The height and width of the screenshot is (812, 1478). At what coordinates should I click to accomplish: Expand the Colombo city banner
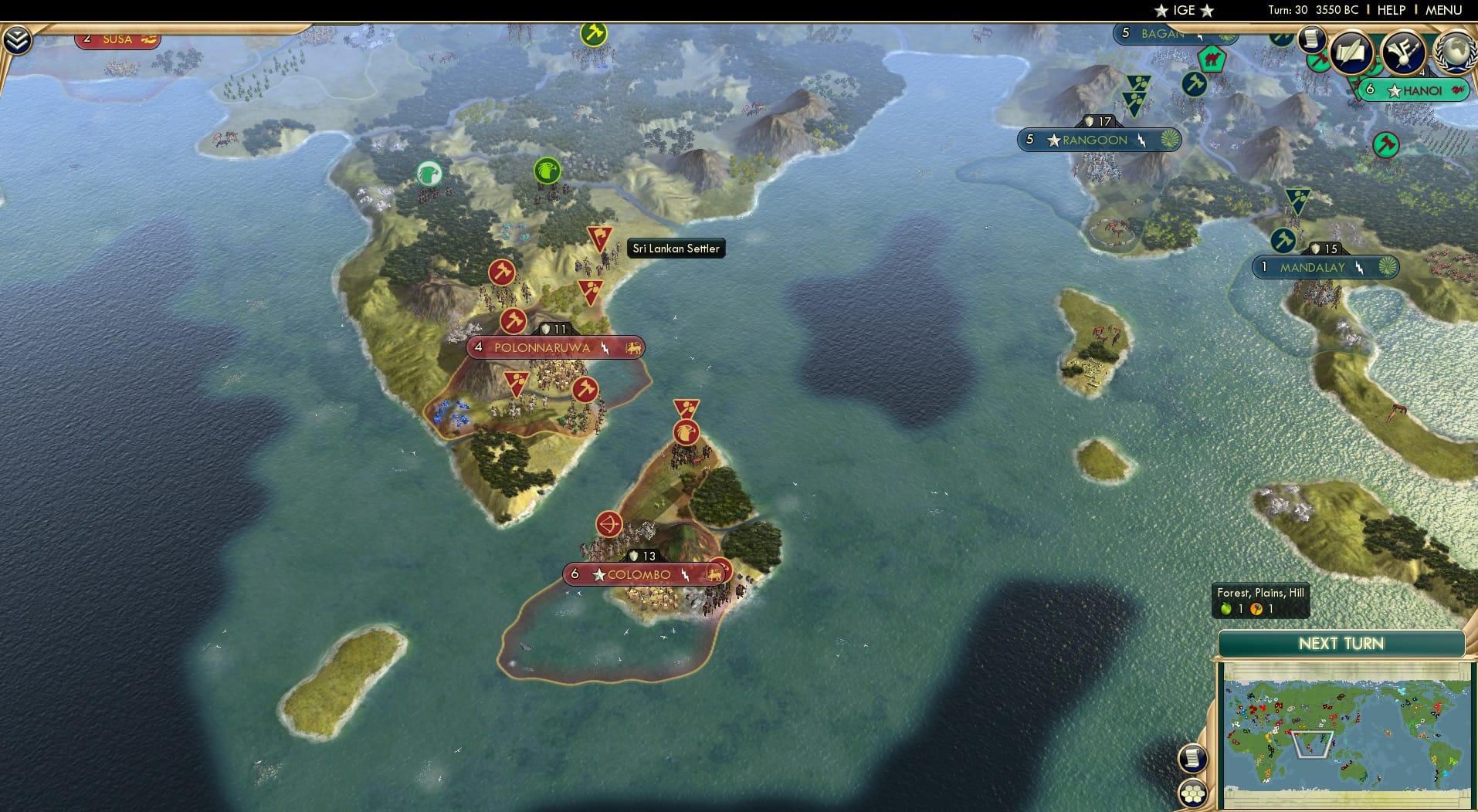pos(638,573)
